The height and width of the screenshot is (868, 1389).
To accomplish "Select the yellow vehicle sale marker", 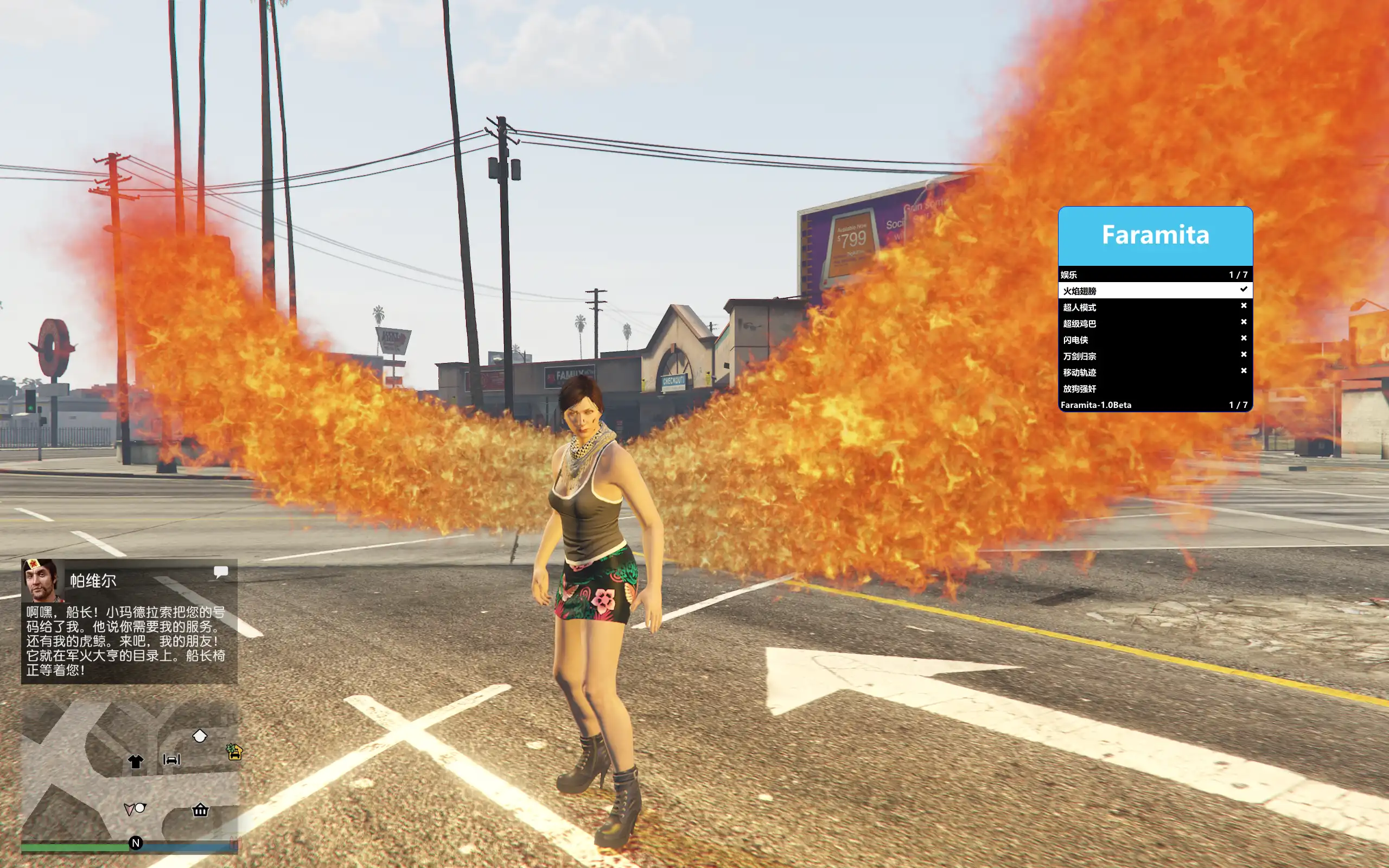I will pyautogui.click(x=234, y=751).
